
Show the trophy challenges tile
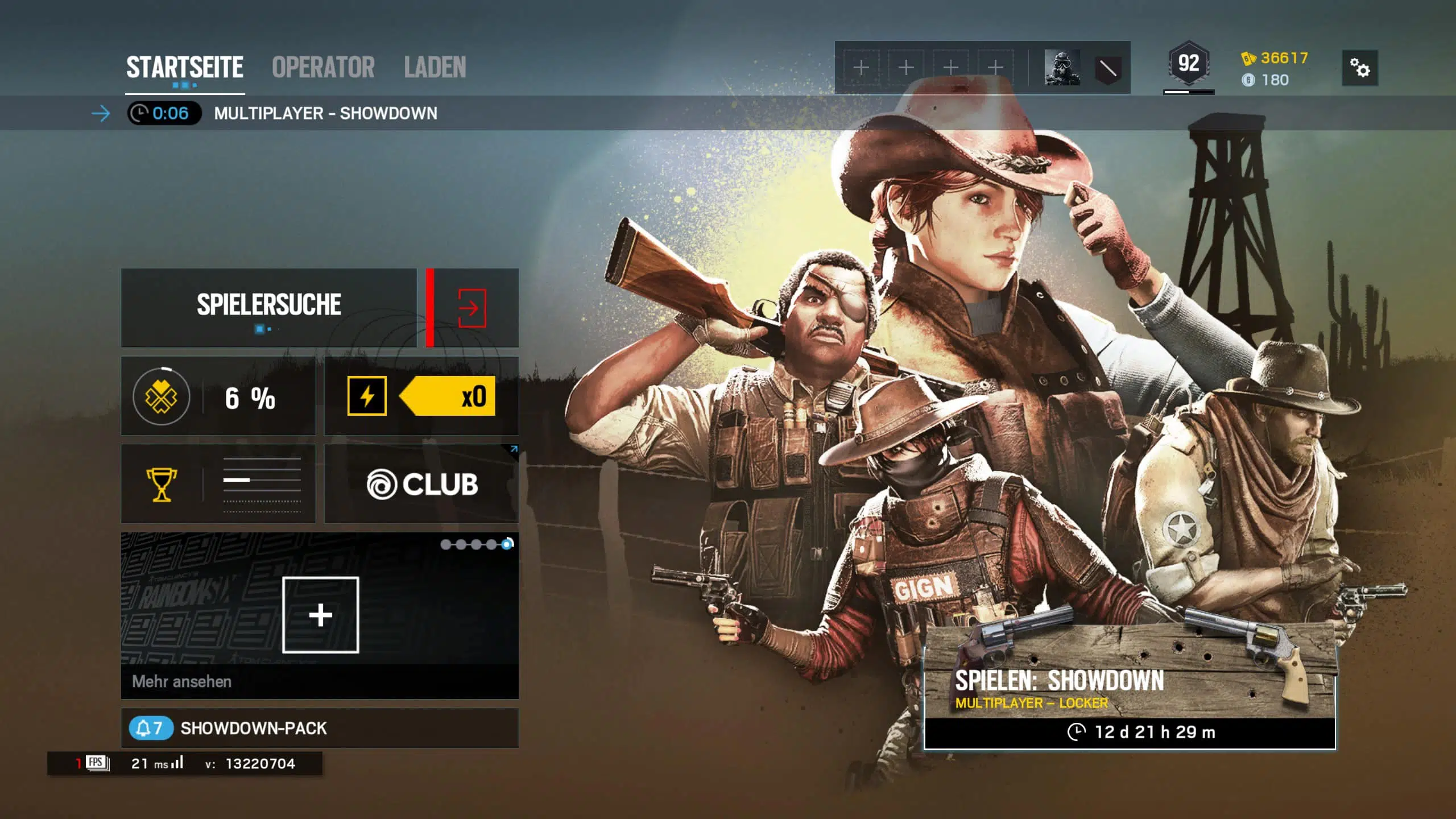218,484
